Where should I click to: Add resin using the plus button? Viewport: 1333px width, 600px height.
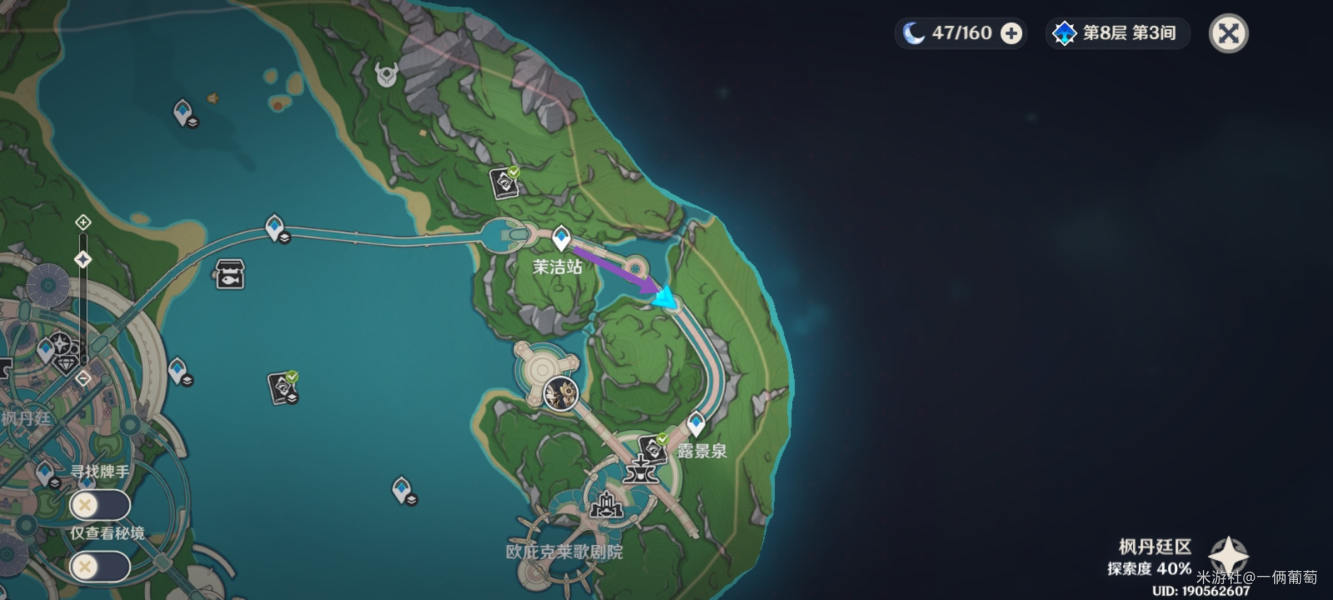coord(1011,33)
